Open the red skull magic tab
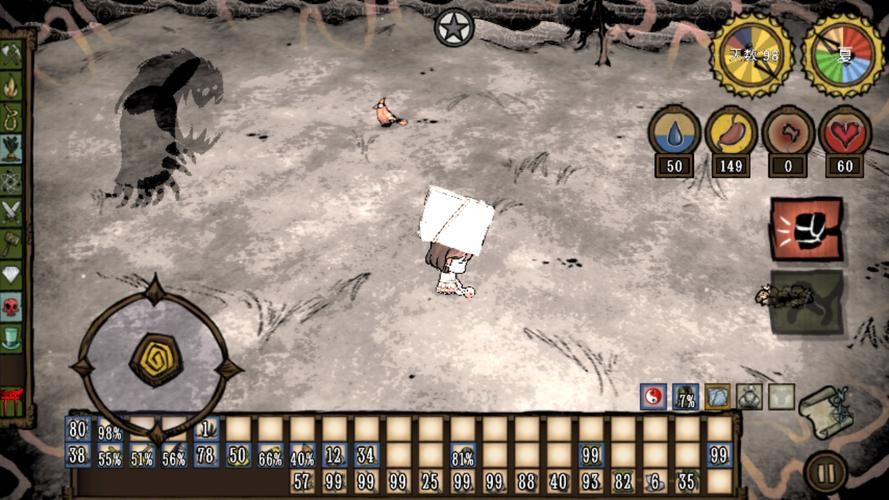889x500 pixels. [11, 306]
